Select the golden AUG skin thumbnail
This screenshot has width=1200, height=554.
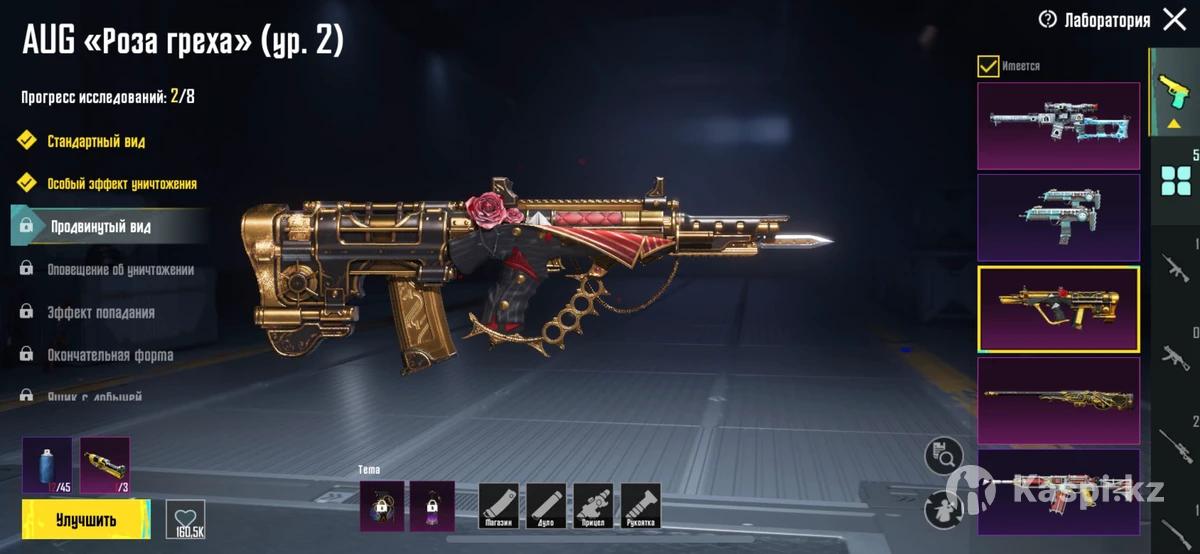pyautogui.click(x=1058, y=309)
